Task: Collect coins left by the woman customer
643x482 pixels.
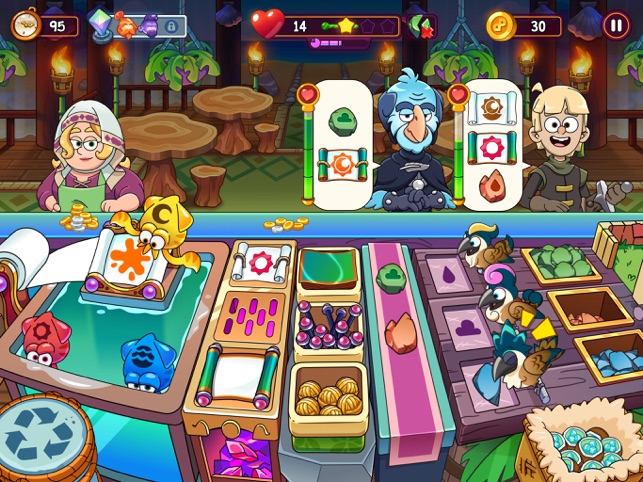Action: click(x=75, y=216)
